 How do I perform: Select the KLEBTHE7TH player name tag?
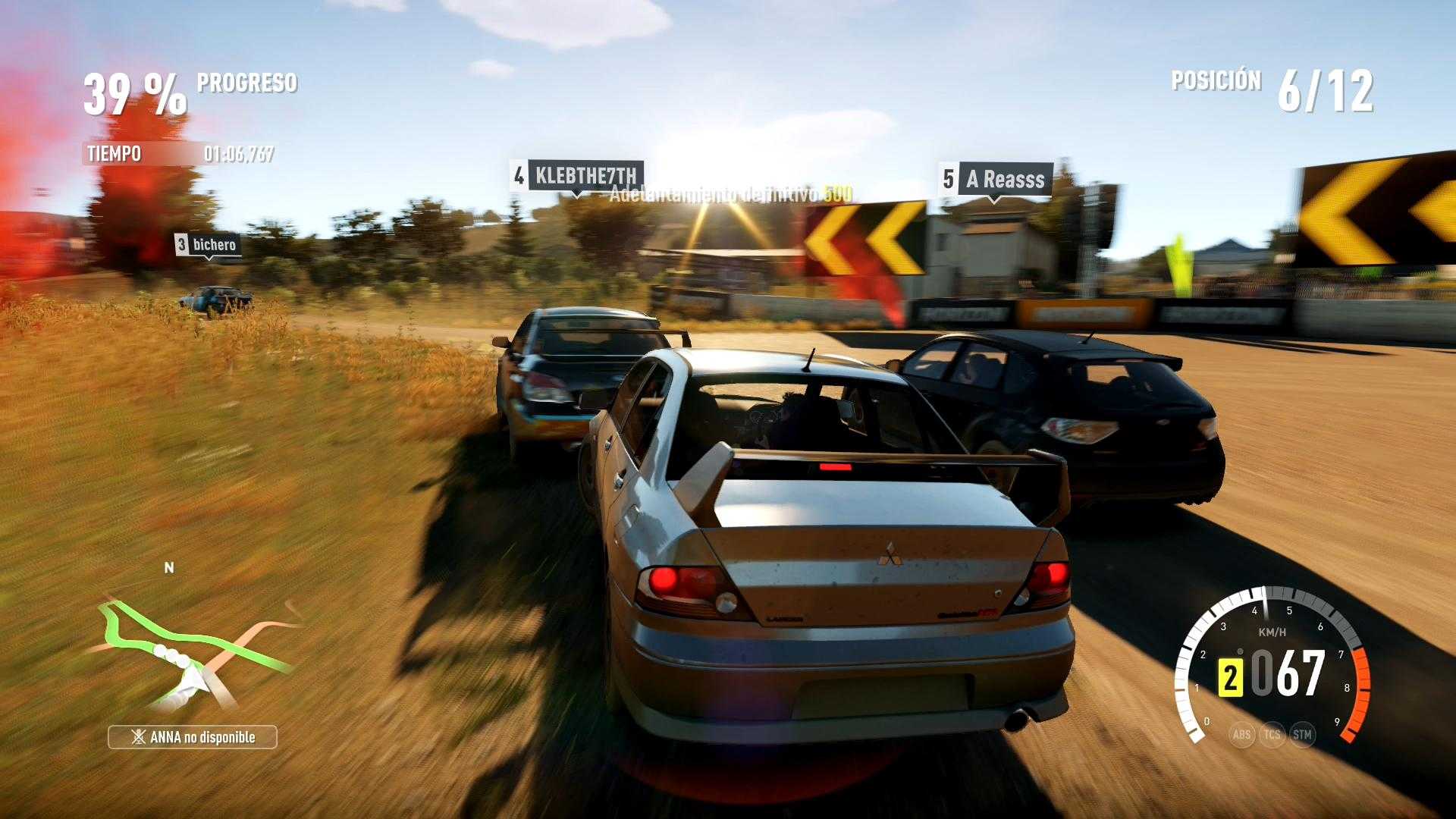coord(578,176)
